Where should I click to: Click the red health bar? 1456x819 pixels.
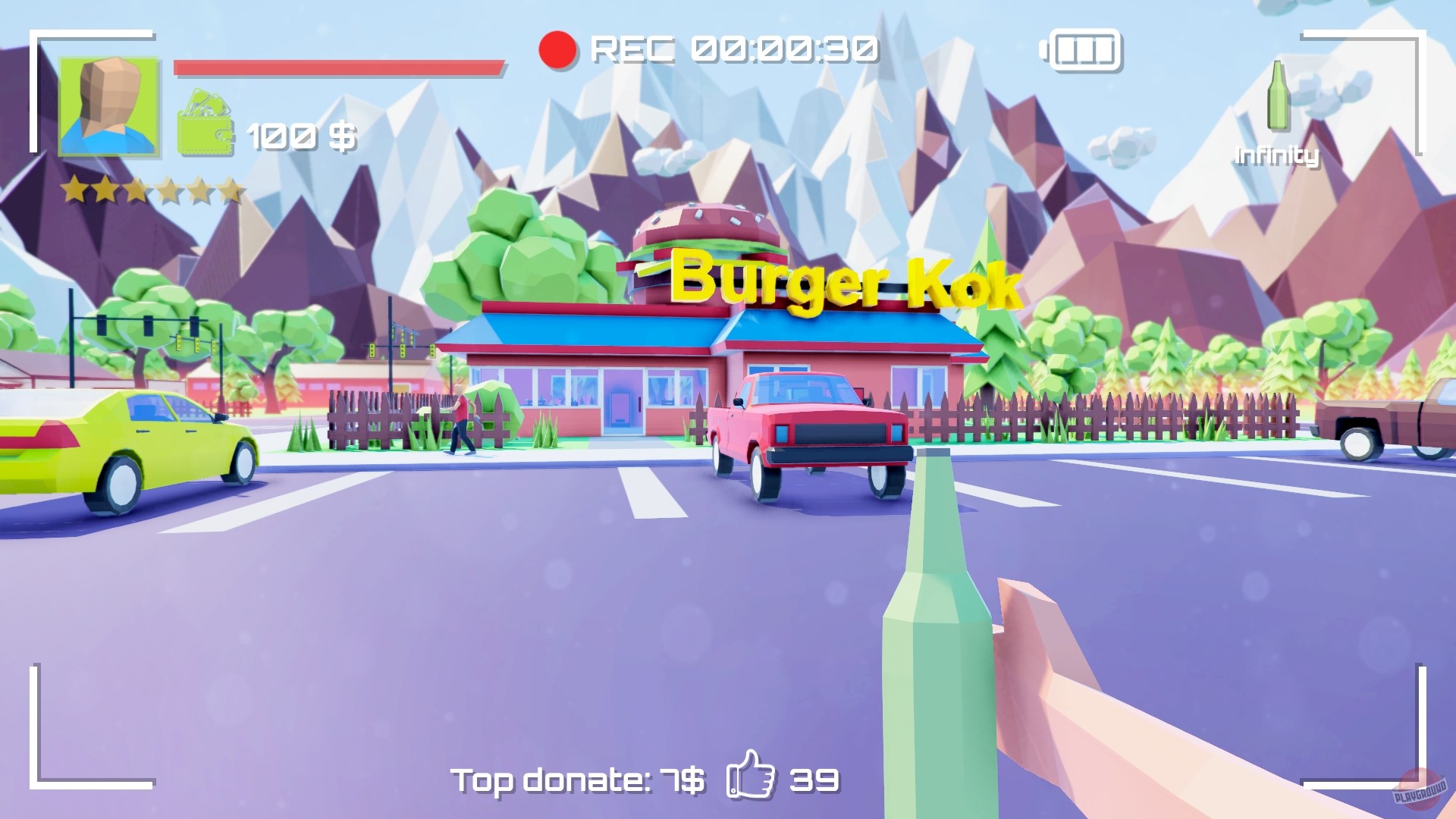click(x=337, y=68)
